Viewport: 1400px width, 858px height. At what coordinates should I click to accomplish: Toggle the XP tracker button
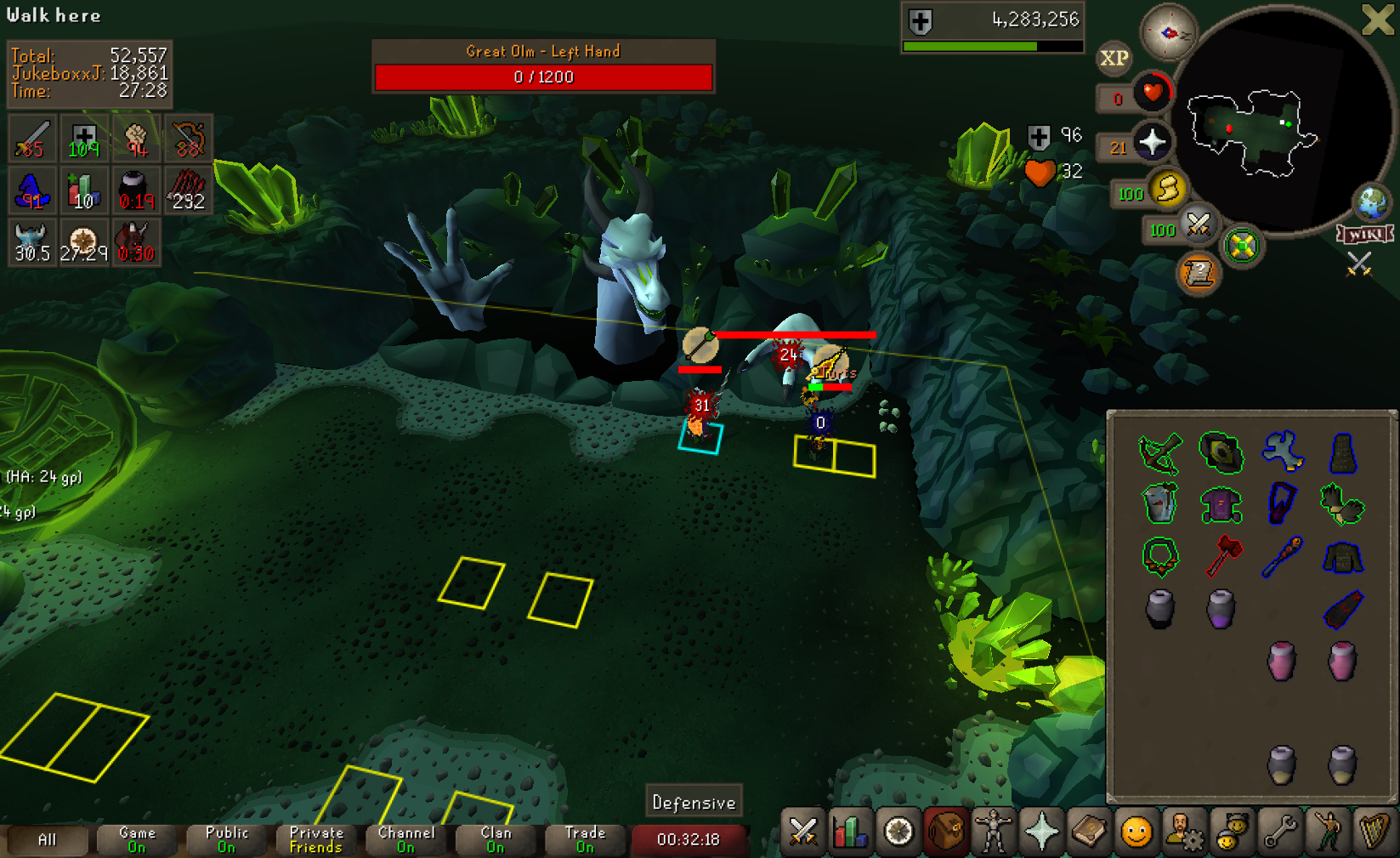tap(1114, 58)
